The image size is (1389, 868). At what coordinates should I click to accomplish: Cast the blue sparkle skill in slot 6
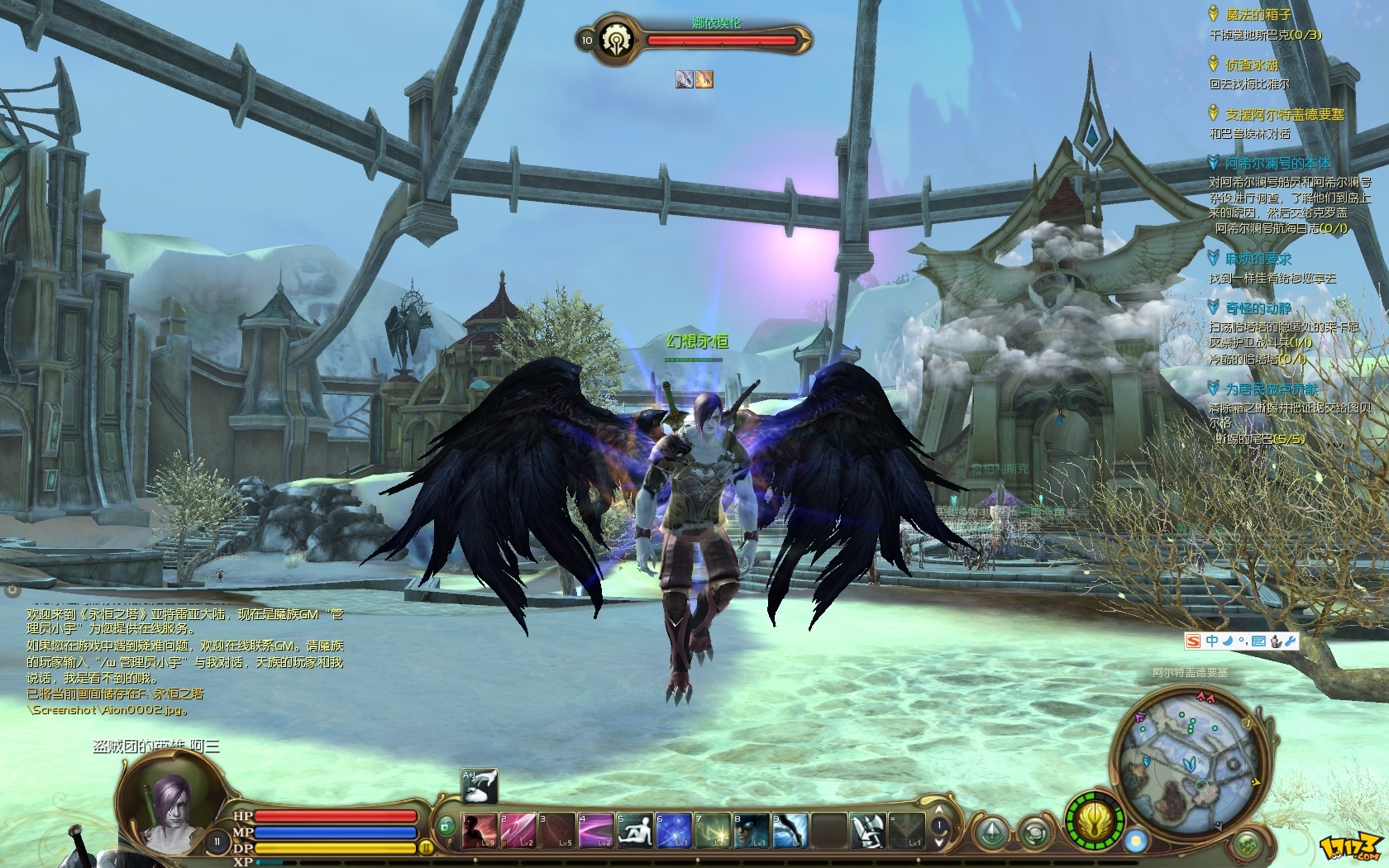point(674,830)
